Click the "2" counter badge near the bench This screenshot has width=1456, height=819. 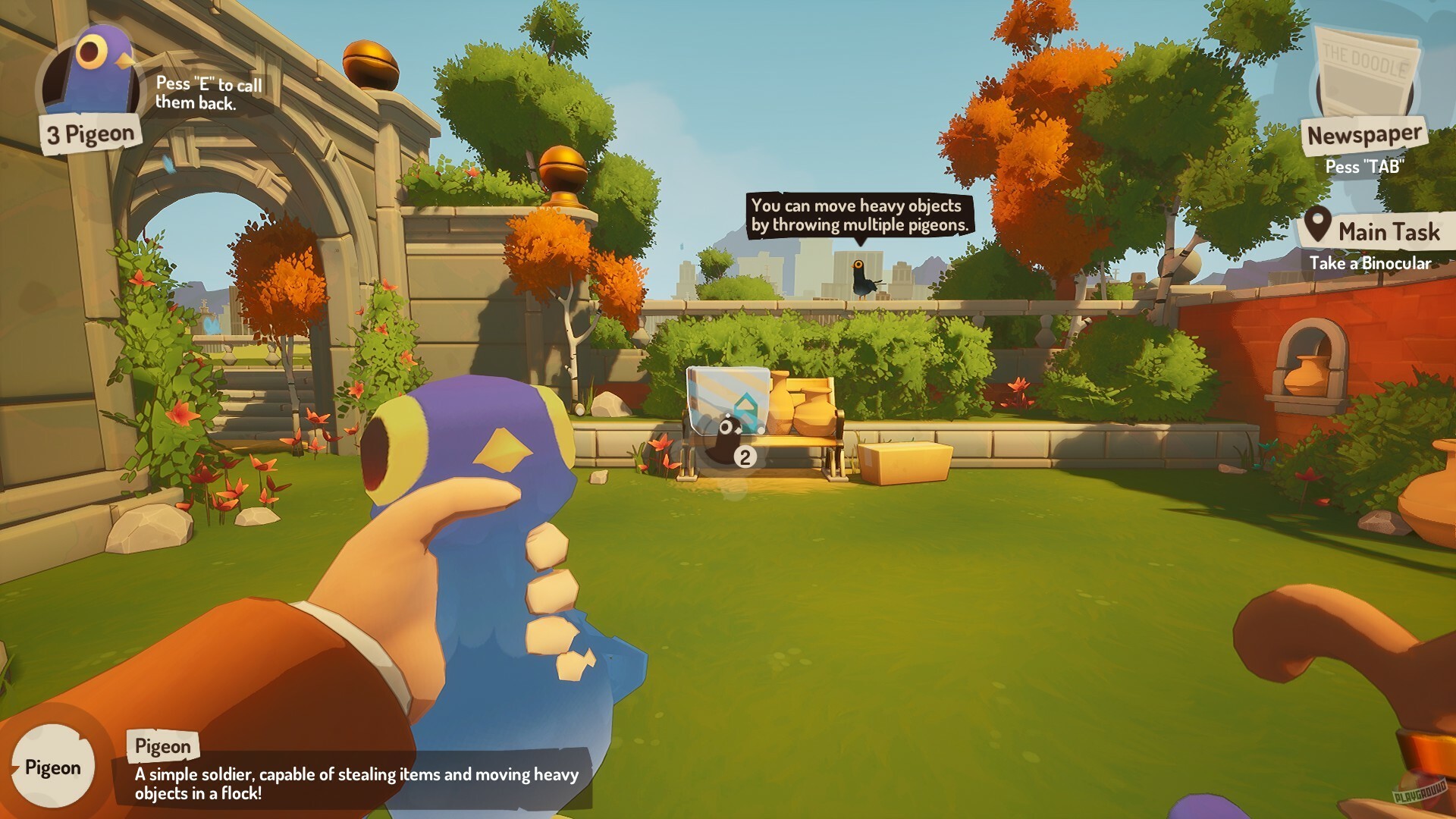pos(745,456)
